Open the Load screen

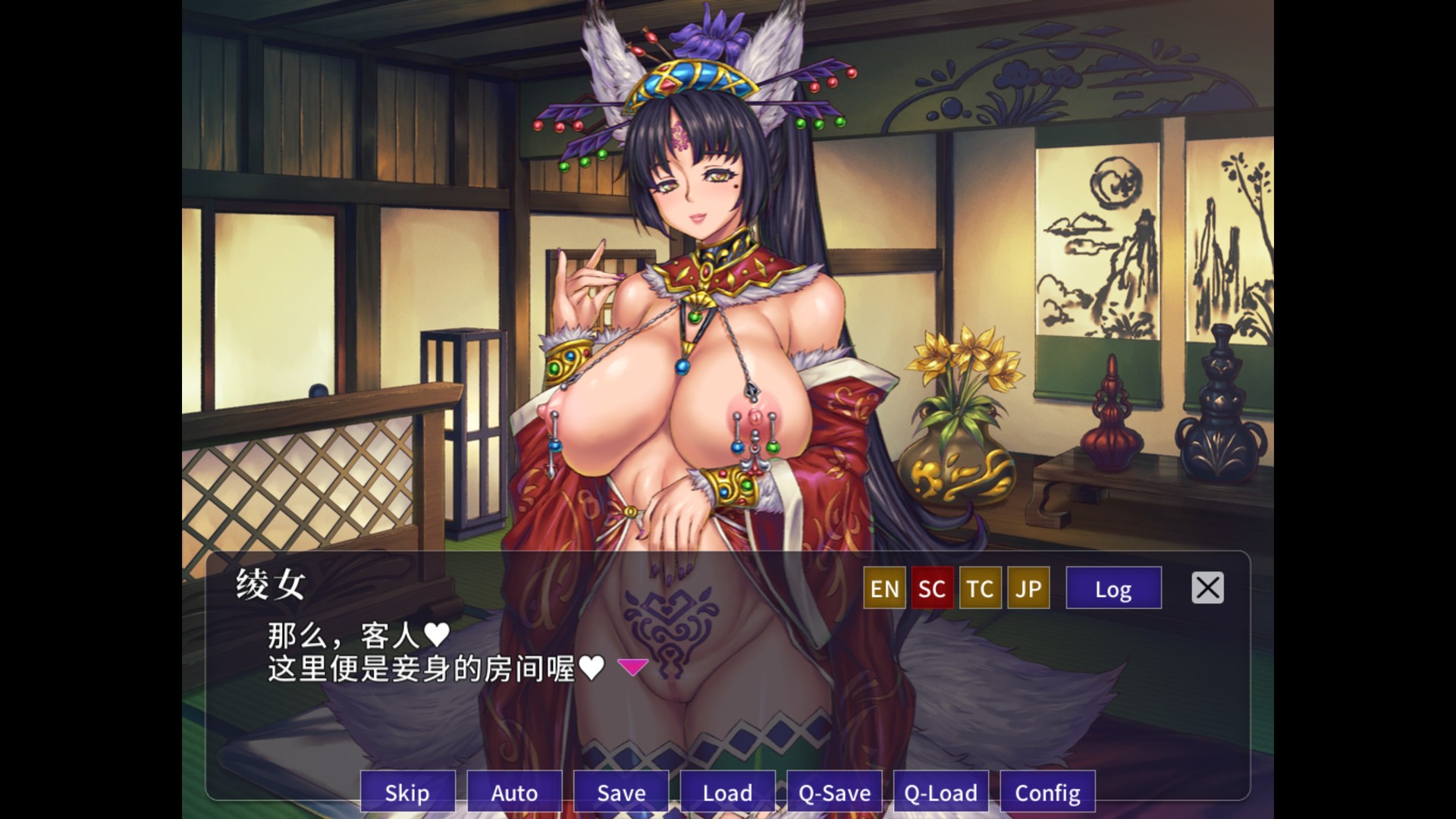[x=727, y=792]
